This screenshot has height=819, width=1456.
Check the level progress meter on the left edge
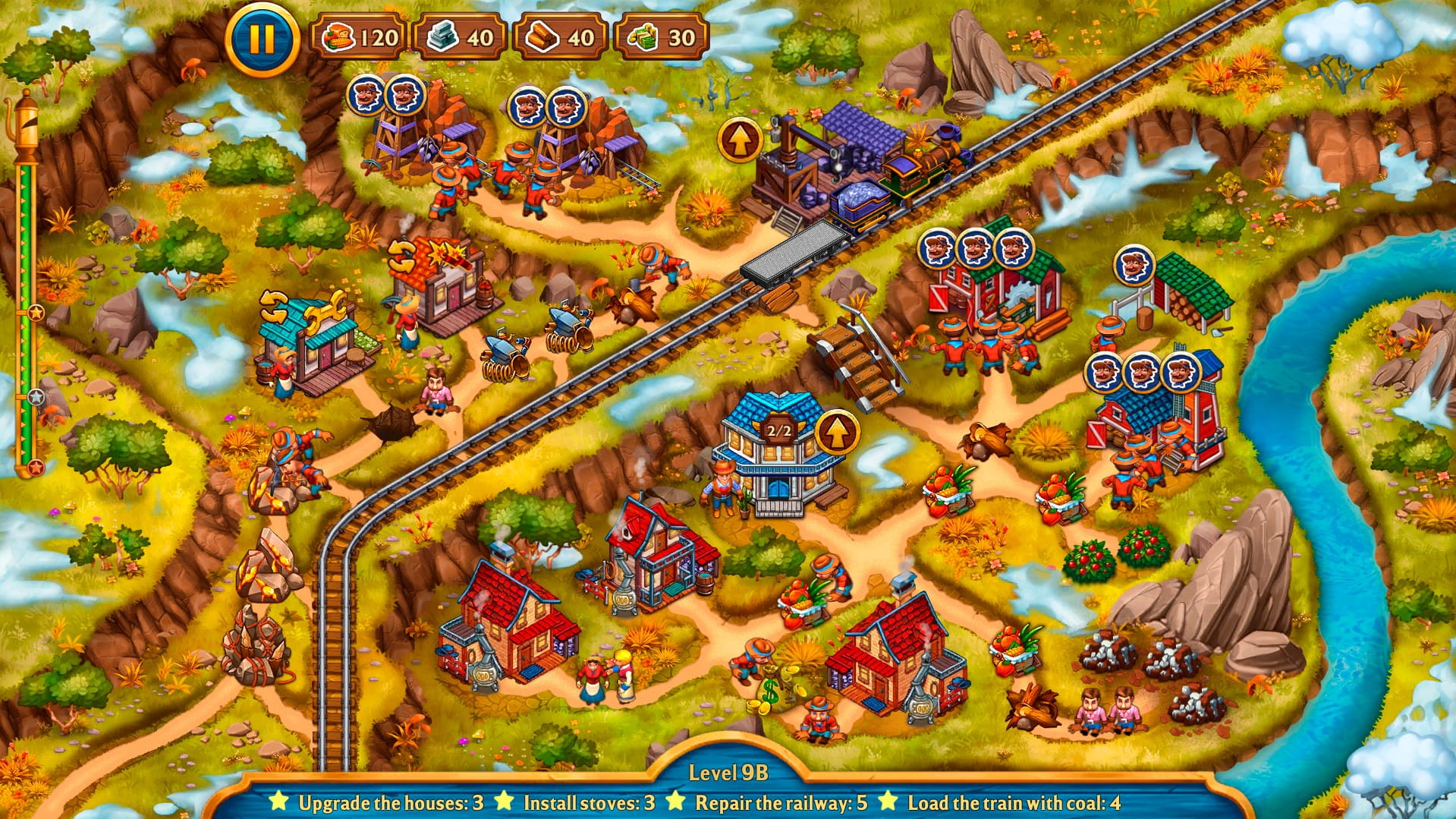click(x=29, y=304)
